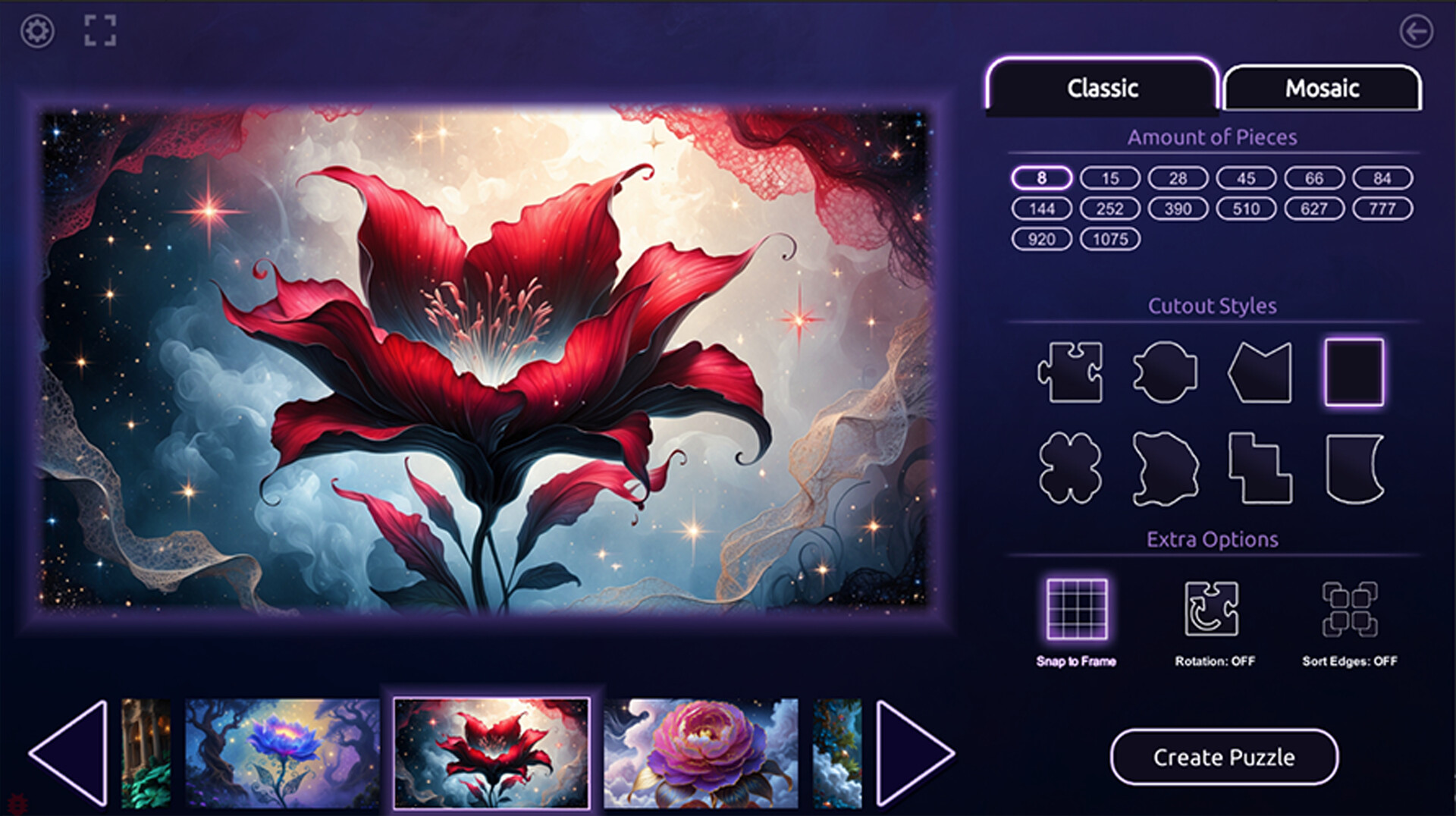1456x816 pixels.
Task: Select the blocky stepped cutout style
Action: pos(1261,466)
